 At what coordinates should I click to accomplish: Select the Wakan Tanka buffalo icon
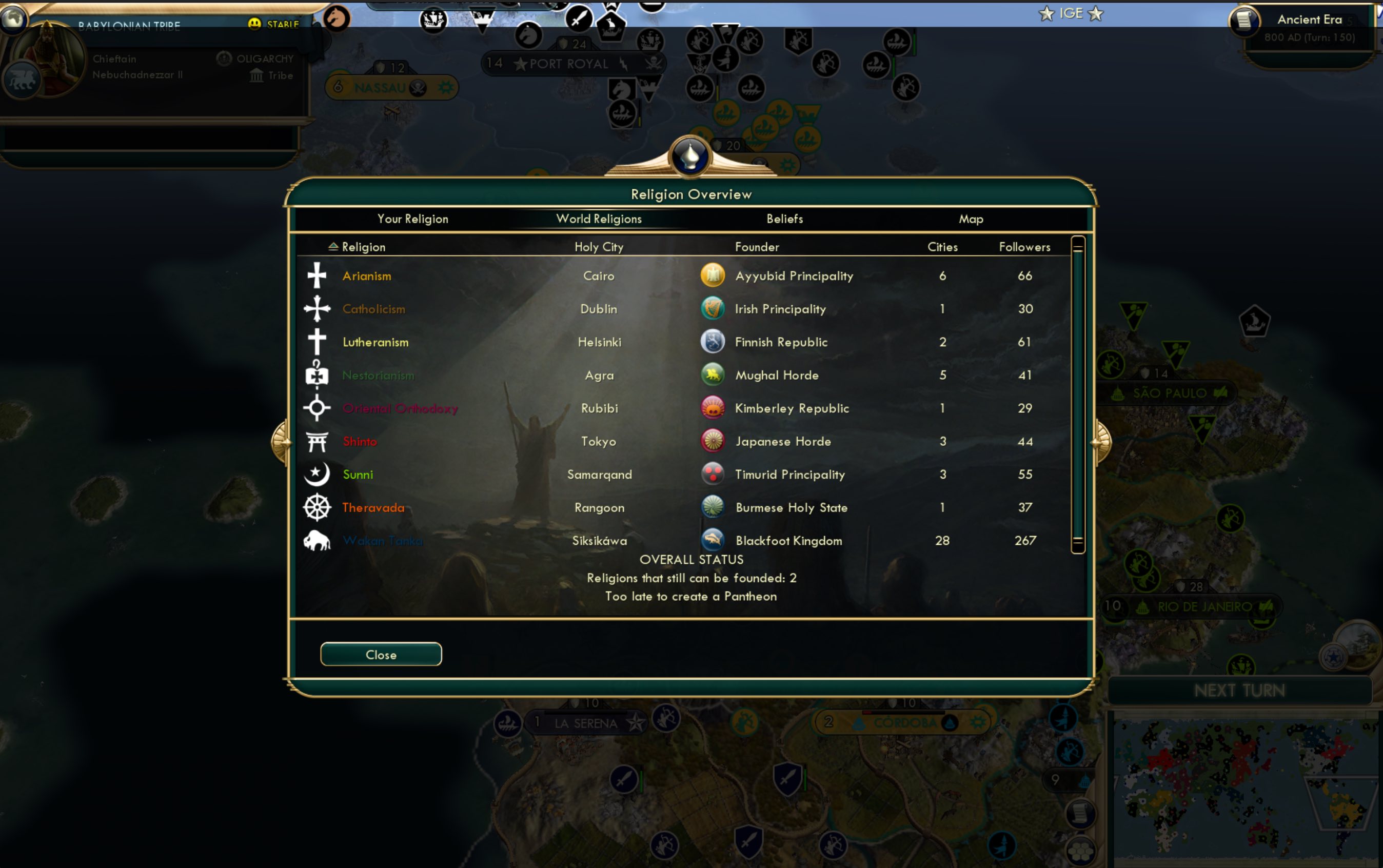coord(317,540)
